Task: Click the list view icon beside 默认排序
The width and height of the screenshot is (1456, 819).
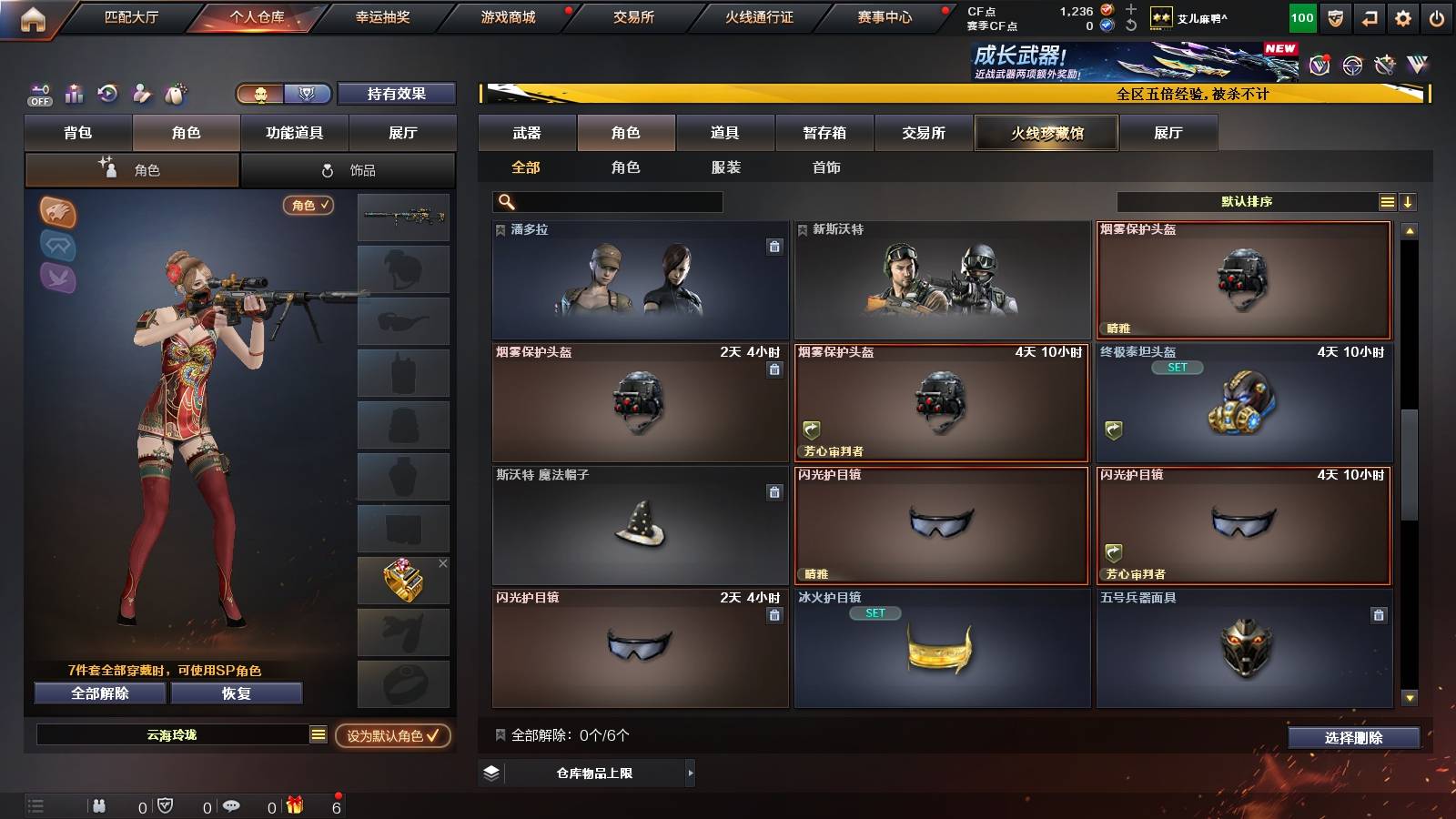Action: pyautogui.click(x=1387, y=200)
